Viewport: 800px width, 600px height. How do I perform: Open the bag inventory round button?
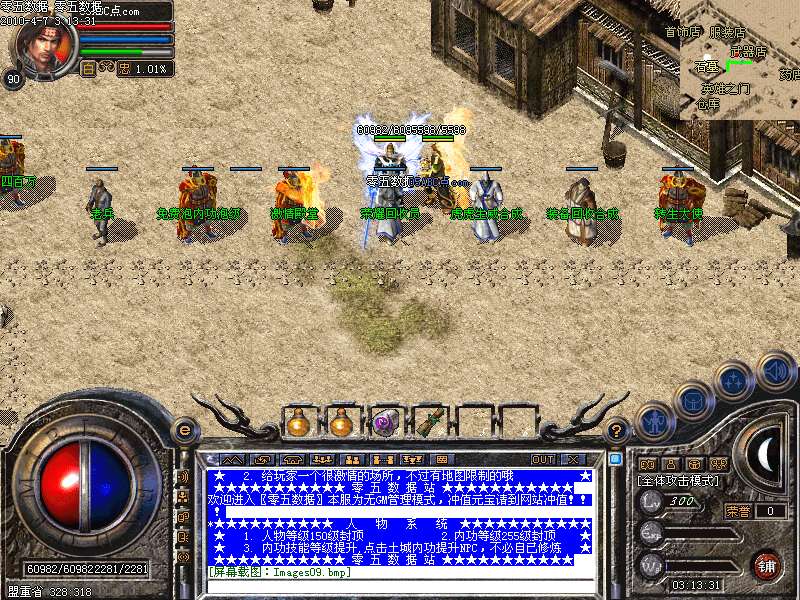pos(693,402)
